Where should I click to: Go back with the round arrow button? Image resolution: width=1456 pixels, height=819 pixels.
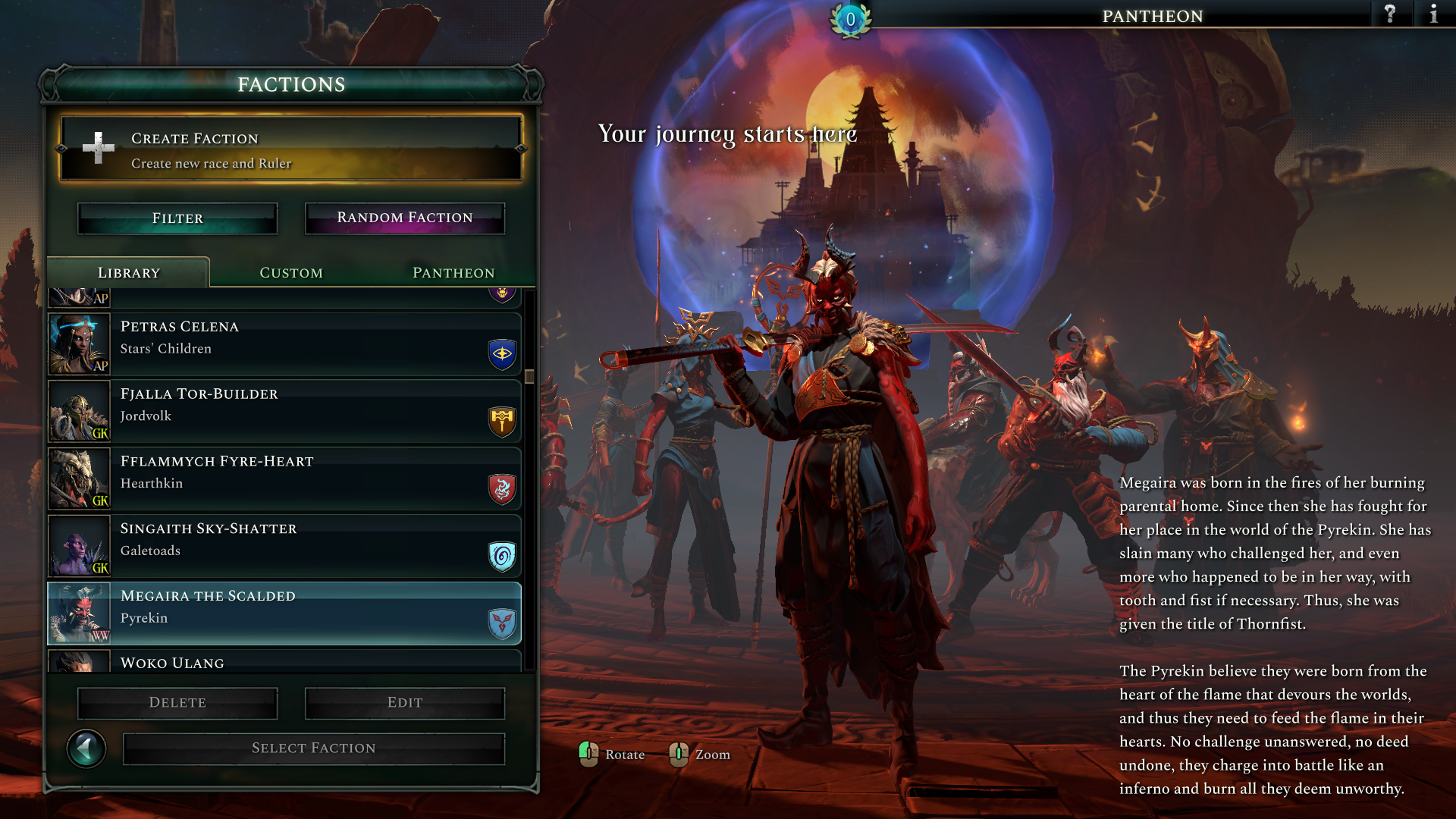tap(86, 749)
